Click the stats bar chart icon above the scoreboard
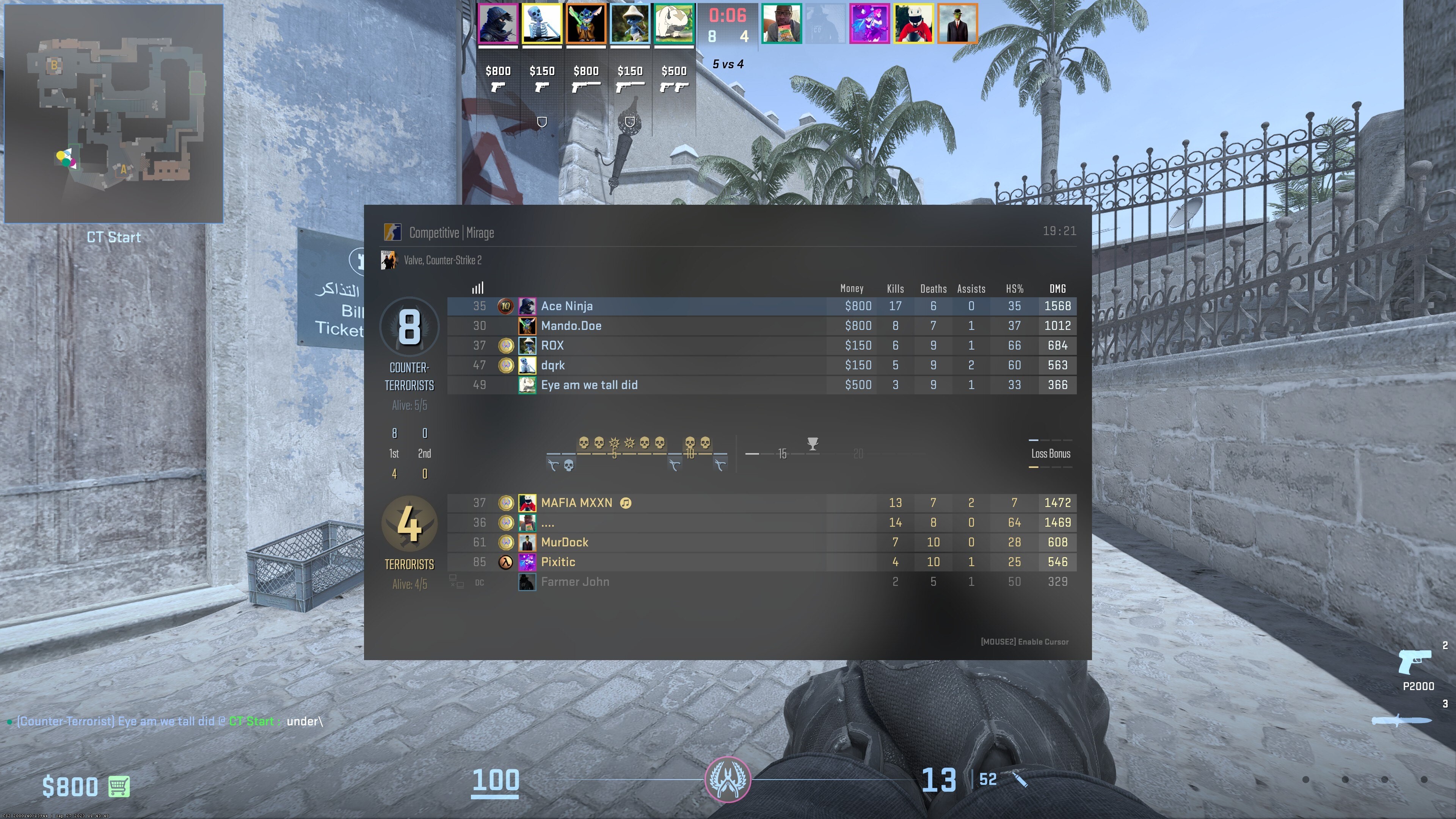1456x819 pixels. (478, 288)
